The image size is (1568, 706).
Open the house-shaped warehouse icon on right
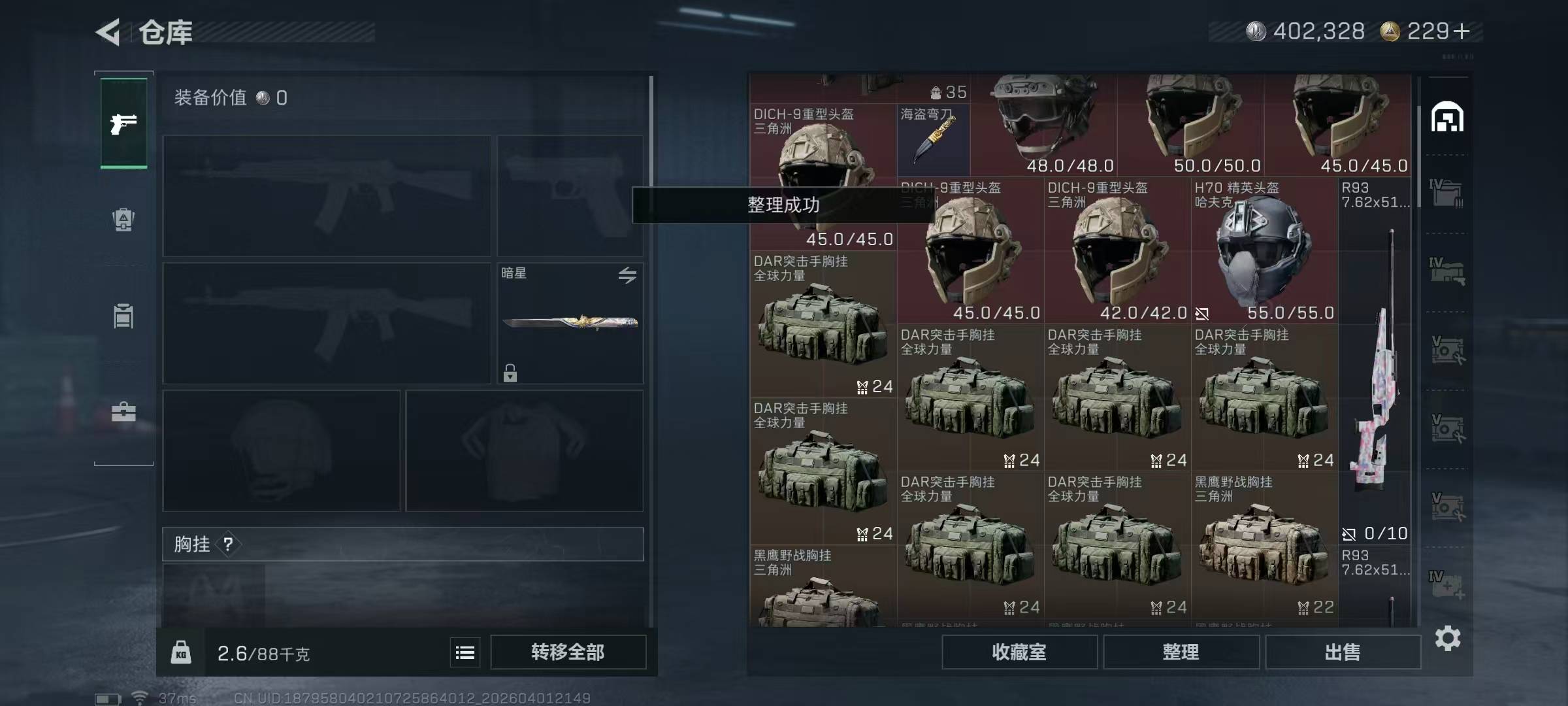(x=1447, y=118)
